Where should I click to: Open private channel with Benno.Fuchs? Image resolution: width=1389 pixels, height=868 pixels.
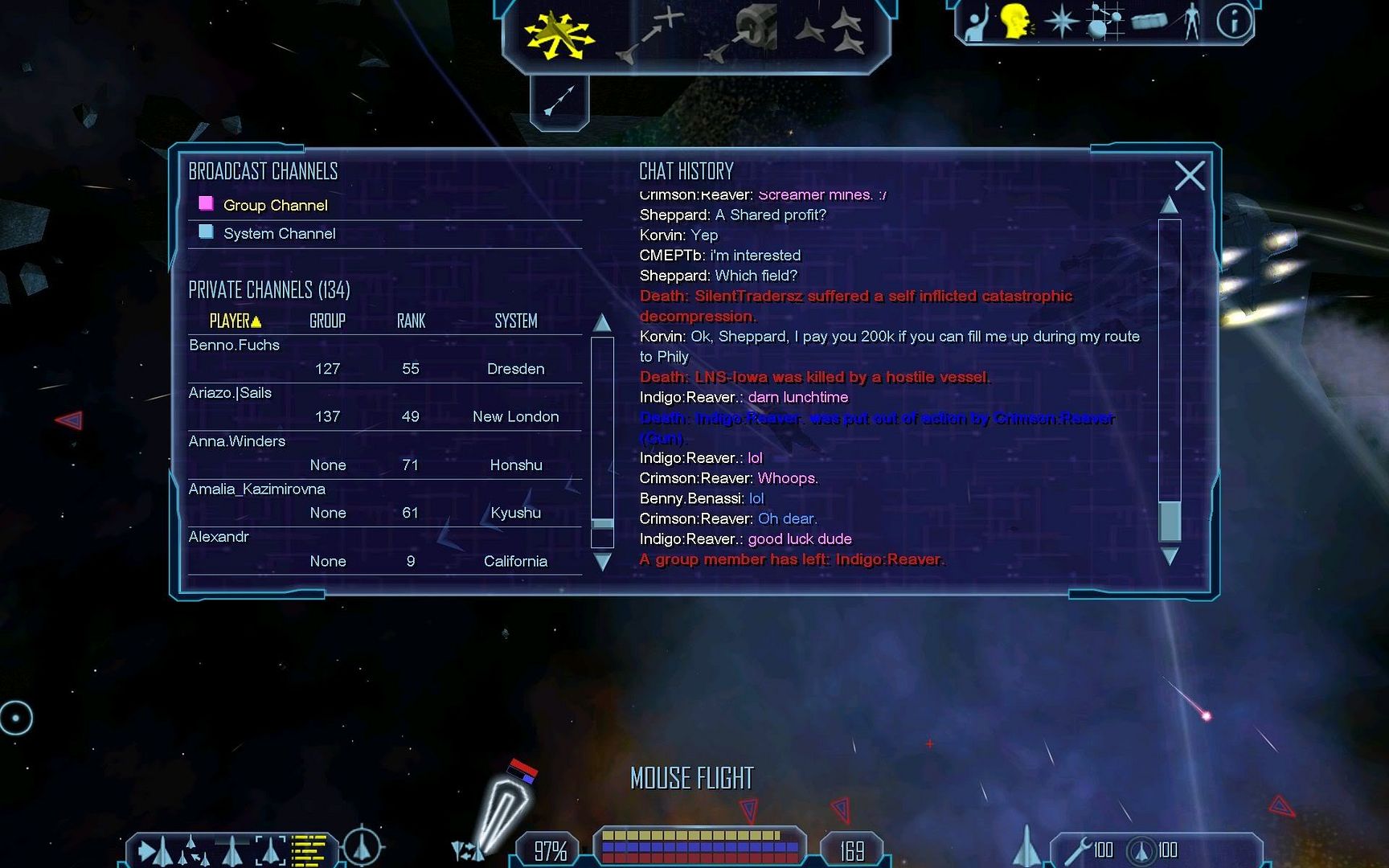pos(235,346)
